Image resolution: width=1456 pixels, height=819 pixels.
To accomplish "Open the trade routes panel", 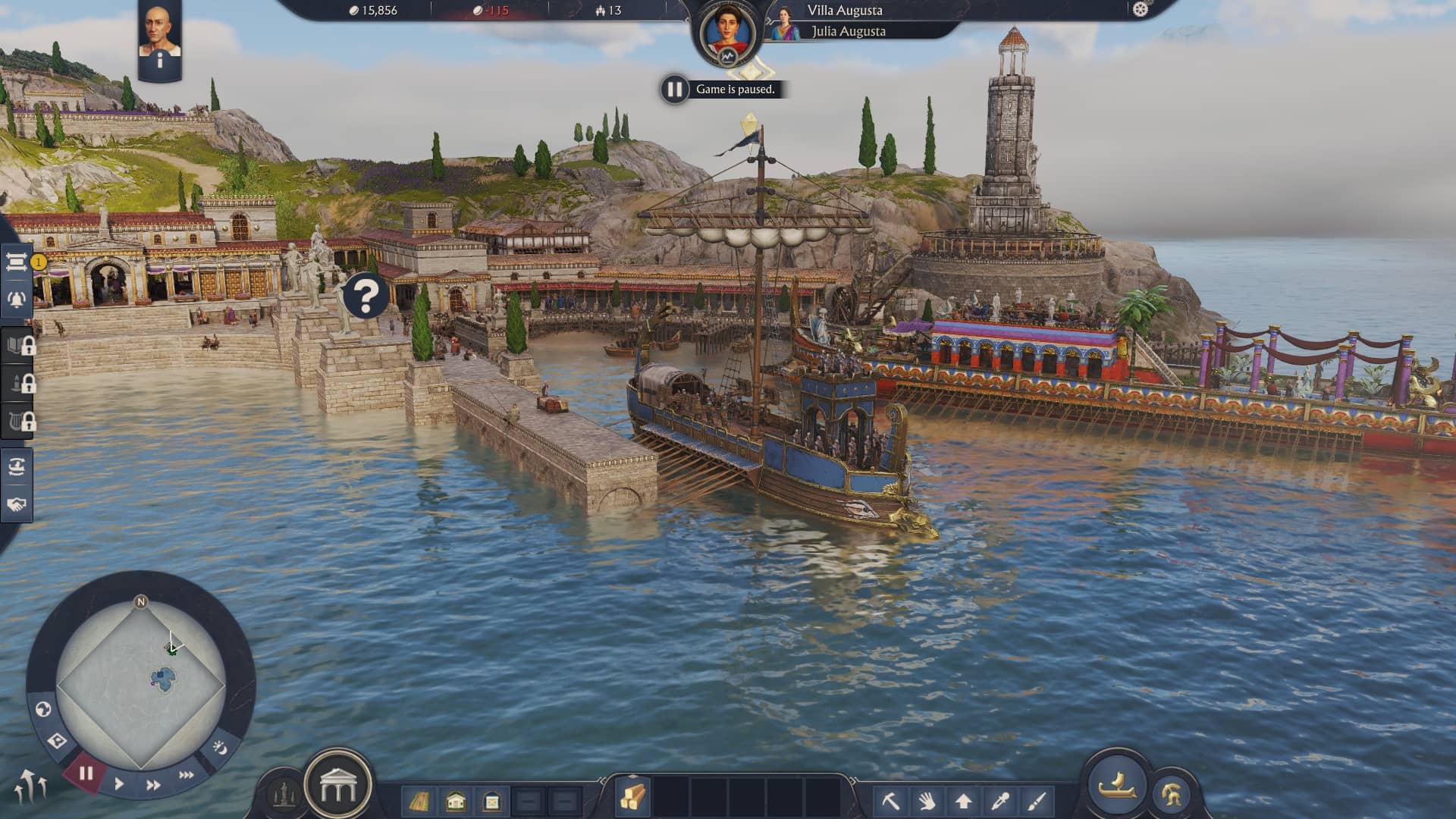I will pos(19,467).
